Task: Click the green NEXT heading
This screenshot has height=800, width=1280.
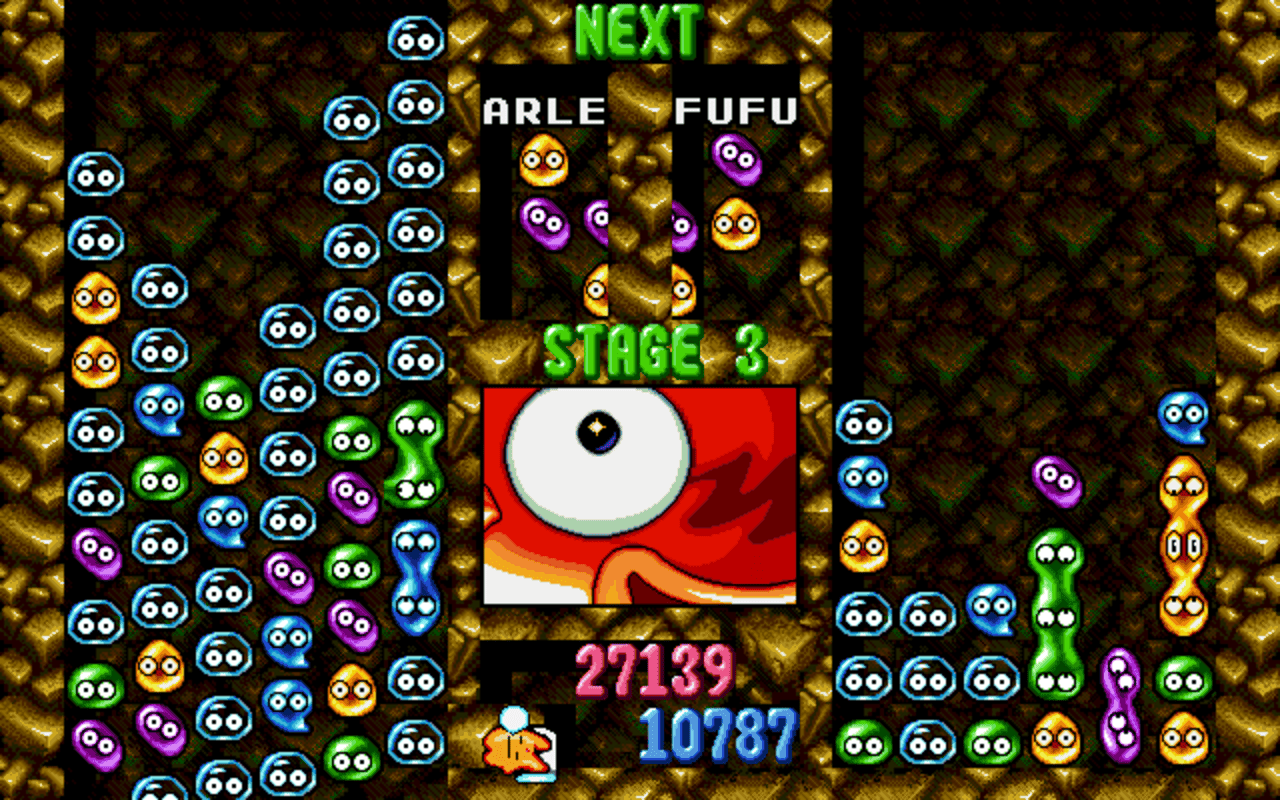Action: click(x=638, y=30)
